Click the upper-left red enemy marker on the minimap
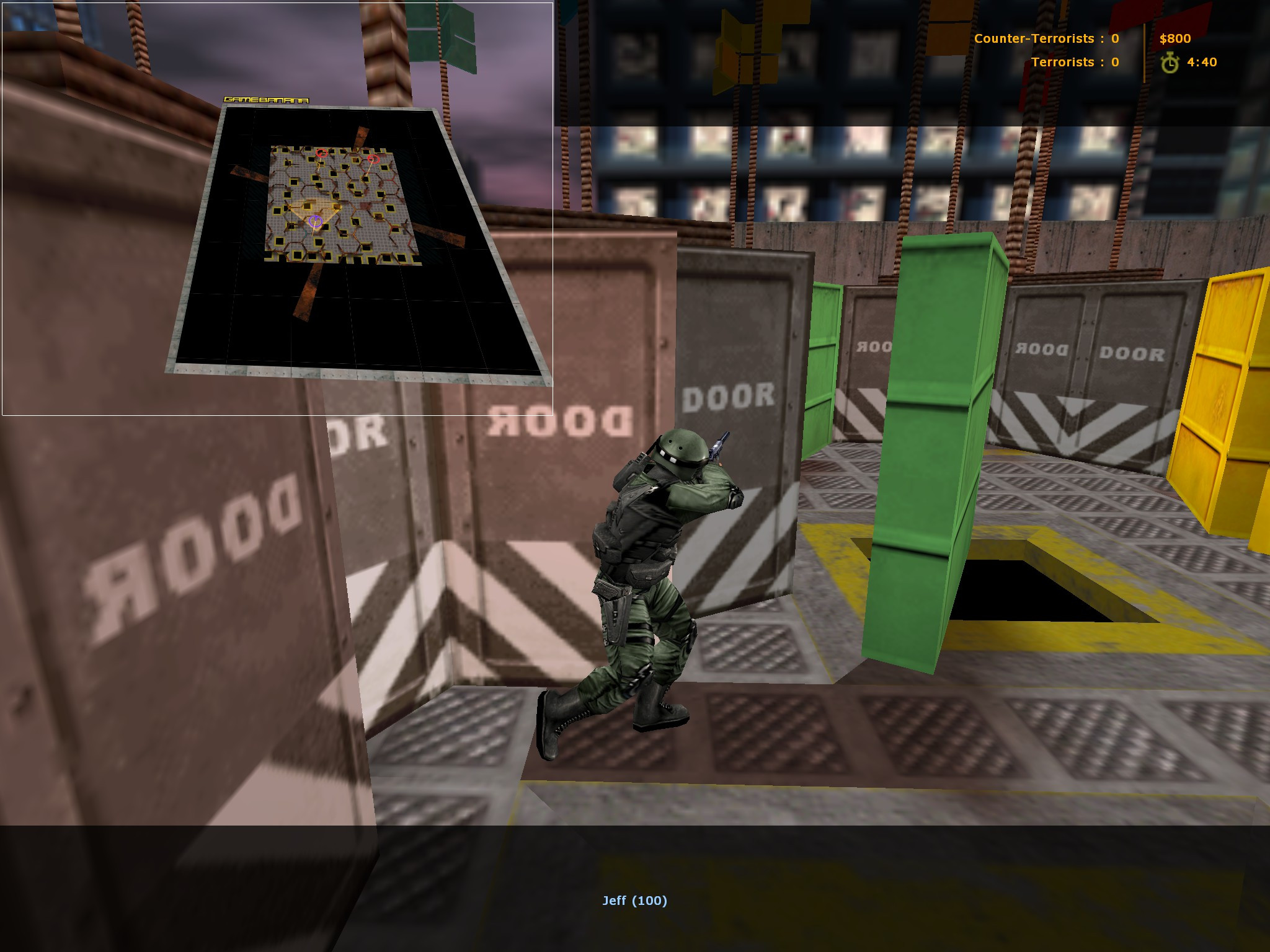Screen dimensions: 1270x952 point(321,152)
